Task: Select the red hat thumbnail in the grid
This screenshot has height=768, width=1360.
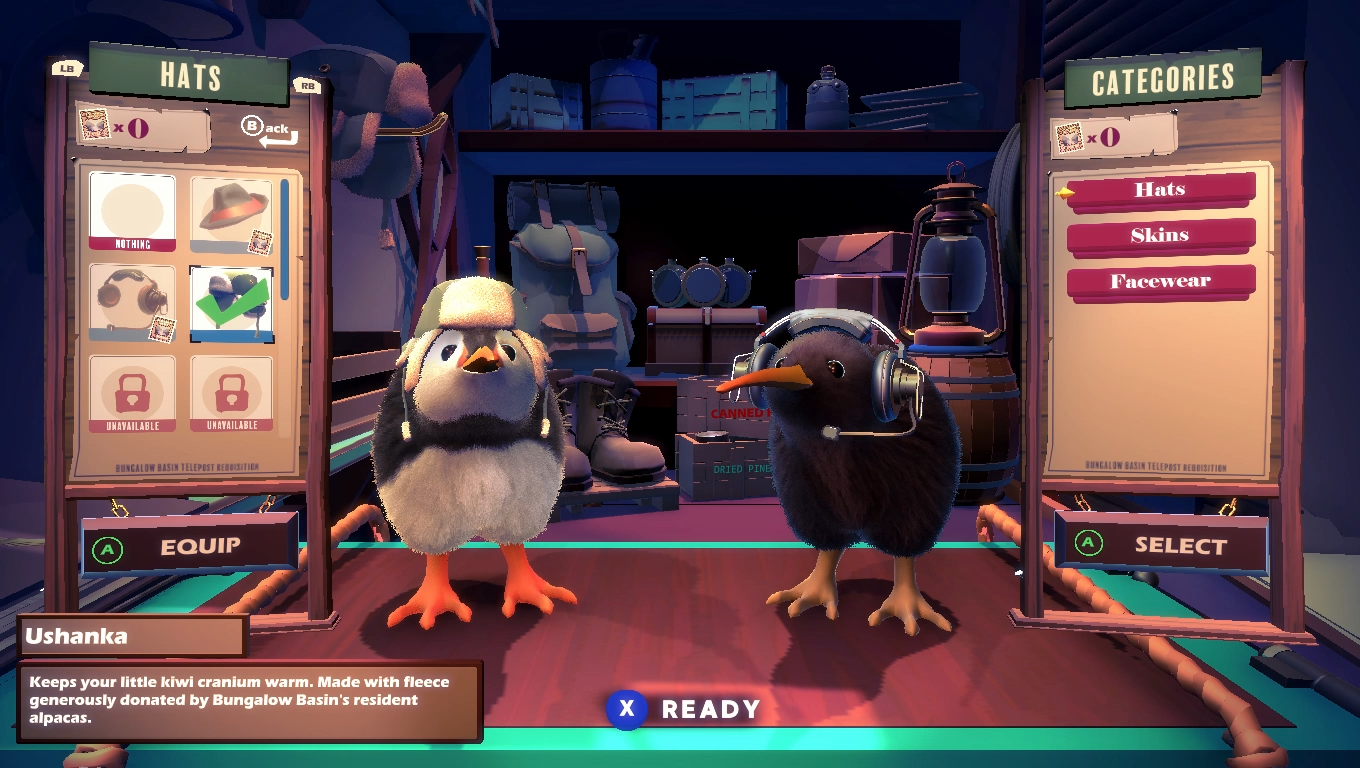Action: tap(231, 210)
